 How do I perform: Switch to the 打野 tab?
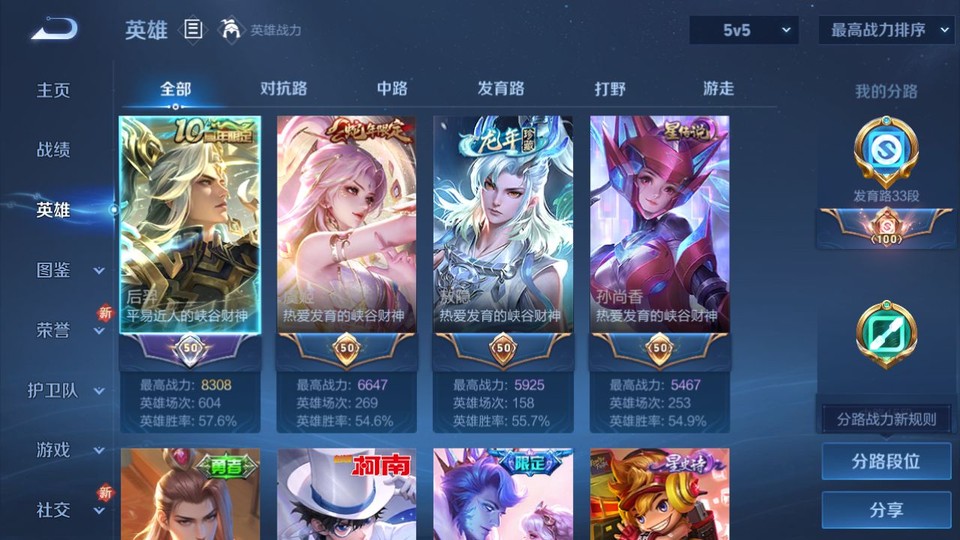tap(610, 89)
